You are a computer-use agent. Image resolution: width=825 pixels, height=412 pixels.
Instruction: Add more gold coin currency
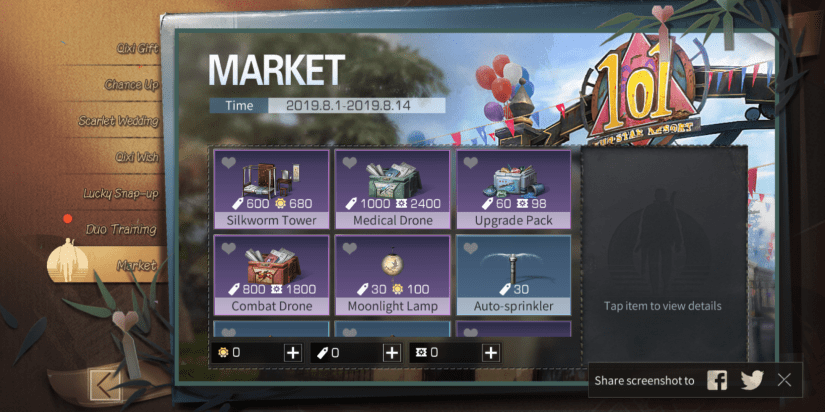pos(292,353)
